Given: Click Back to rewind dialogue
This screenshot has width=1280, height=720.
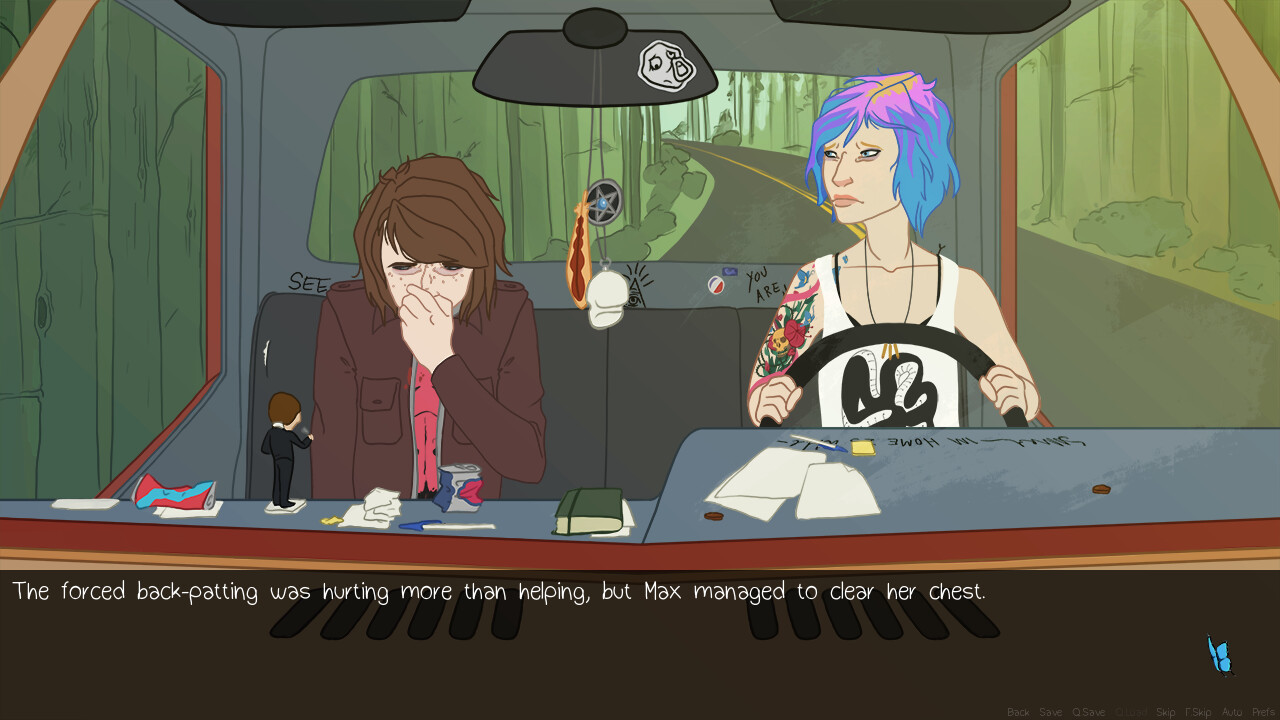Looking at the screenshot, I should [1018, 710].
